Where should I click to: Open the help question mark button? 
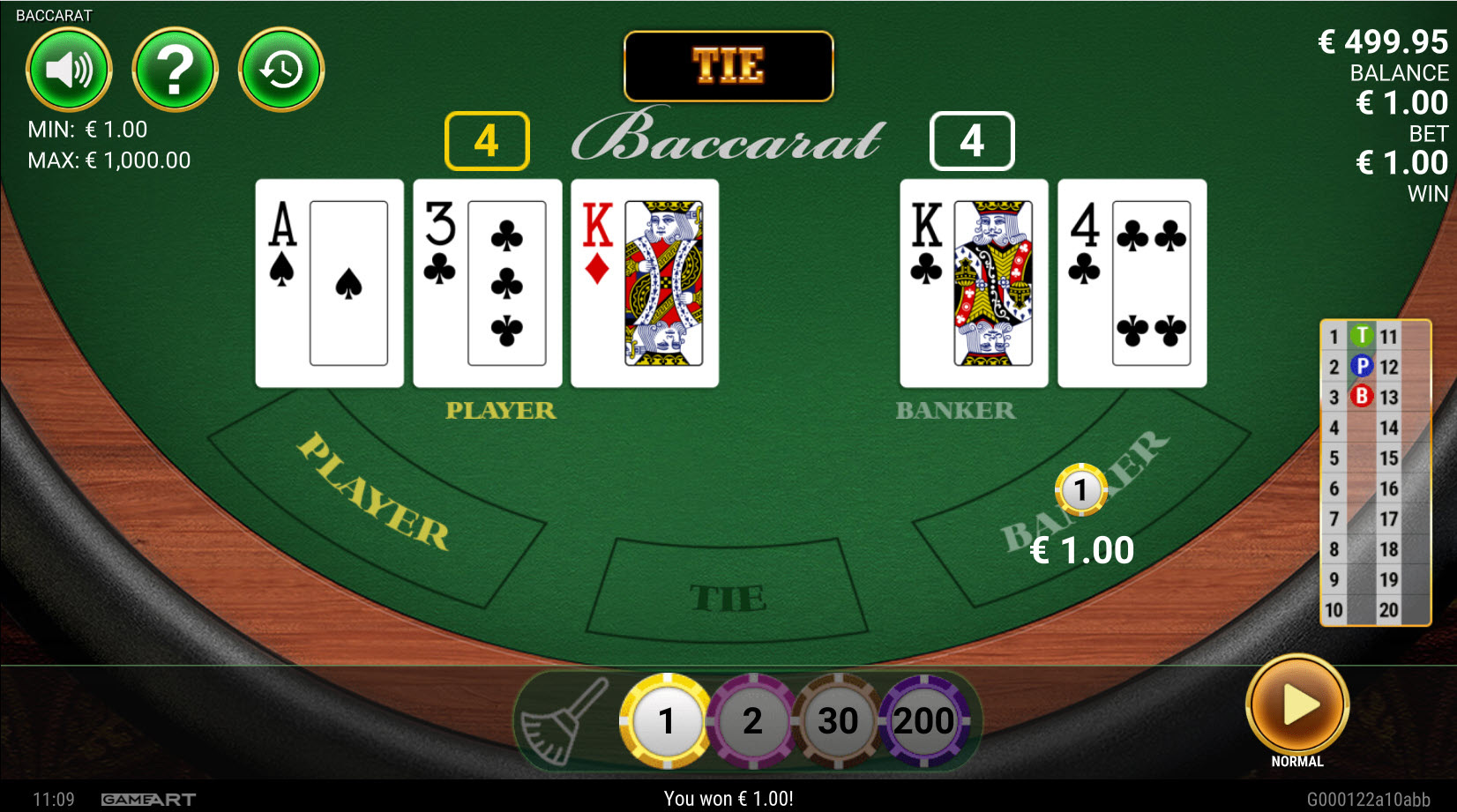pos(175,70)
